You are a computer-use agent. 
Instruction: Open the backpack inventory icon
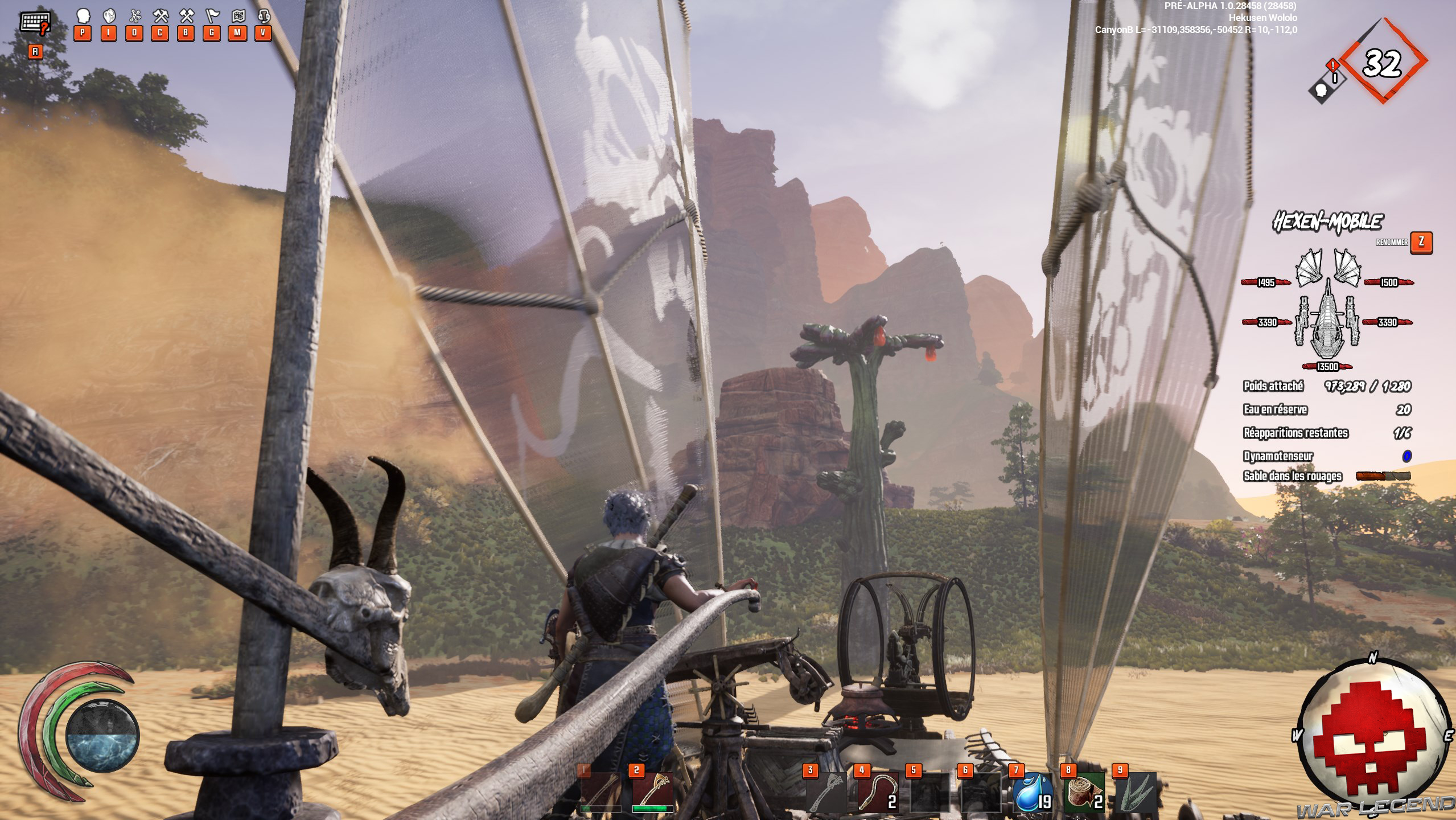tap(109, 16)
